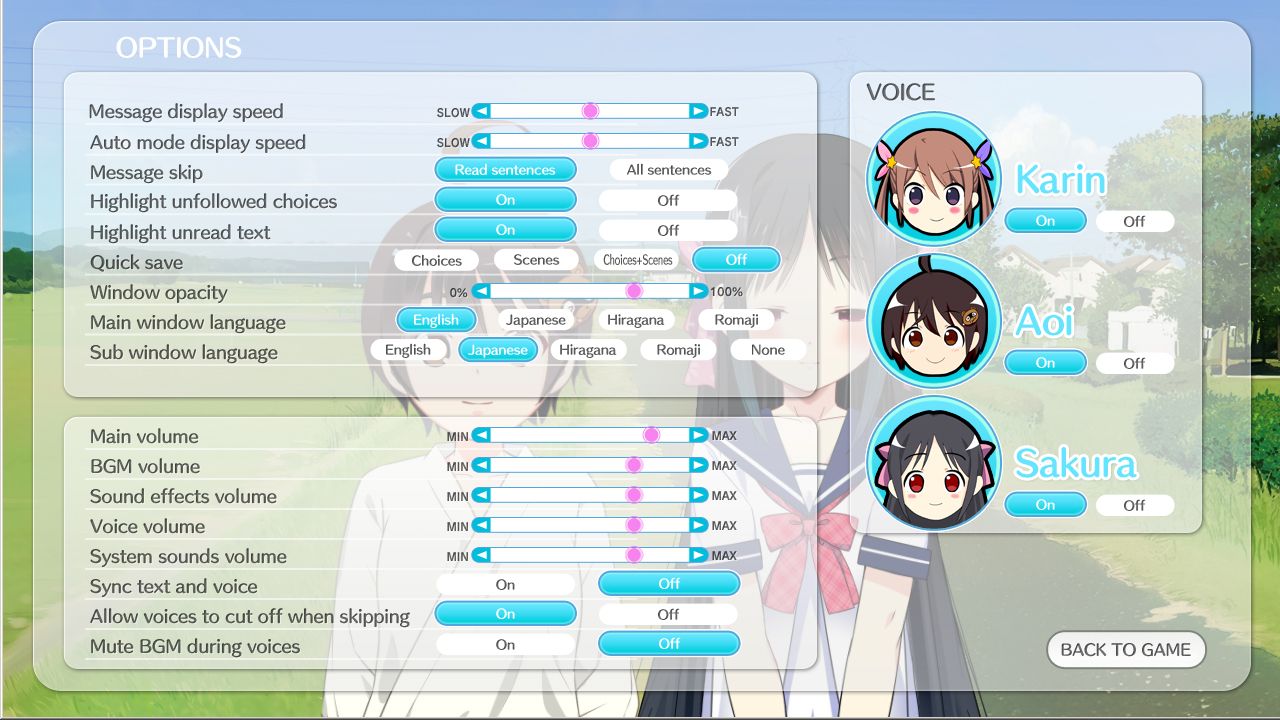The image size is (1280, 720).
Task: Turn off Aoi's voice
Action: click(1135, 363)
